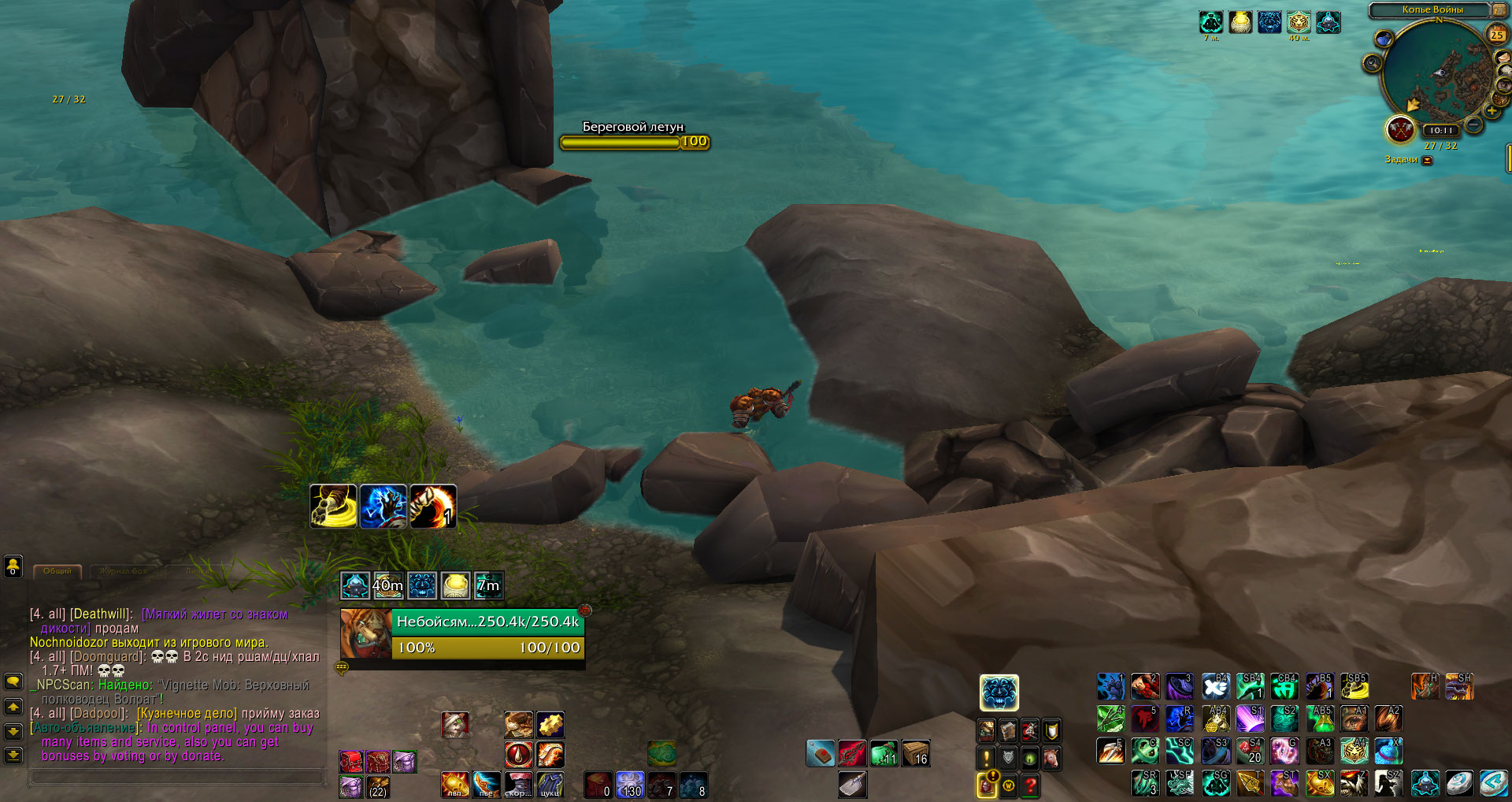This screenshot has height=802, width=1512.
Task: Use the red dice item with 20 charges
Action: (x=1250, y=751)
